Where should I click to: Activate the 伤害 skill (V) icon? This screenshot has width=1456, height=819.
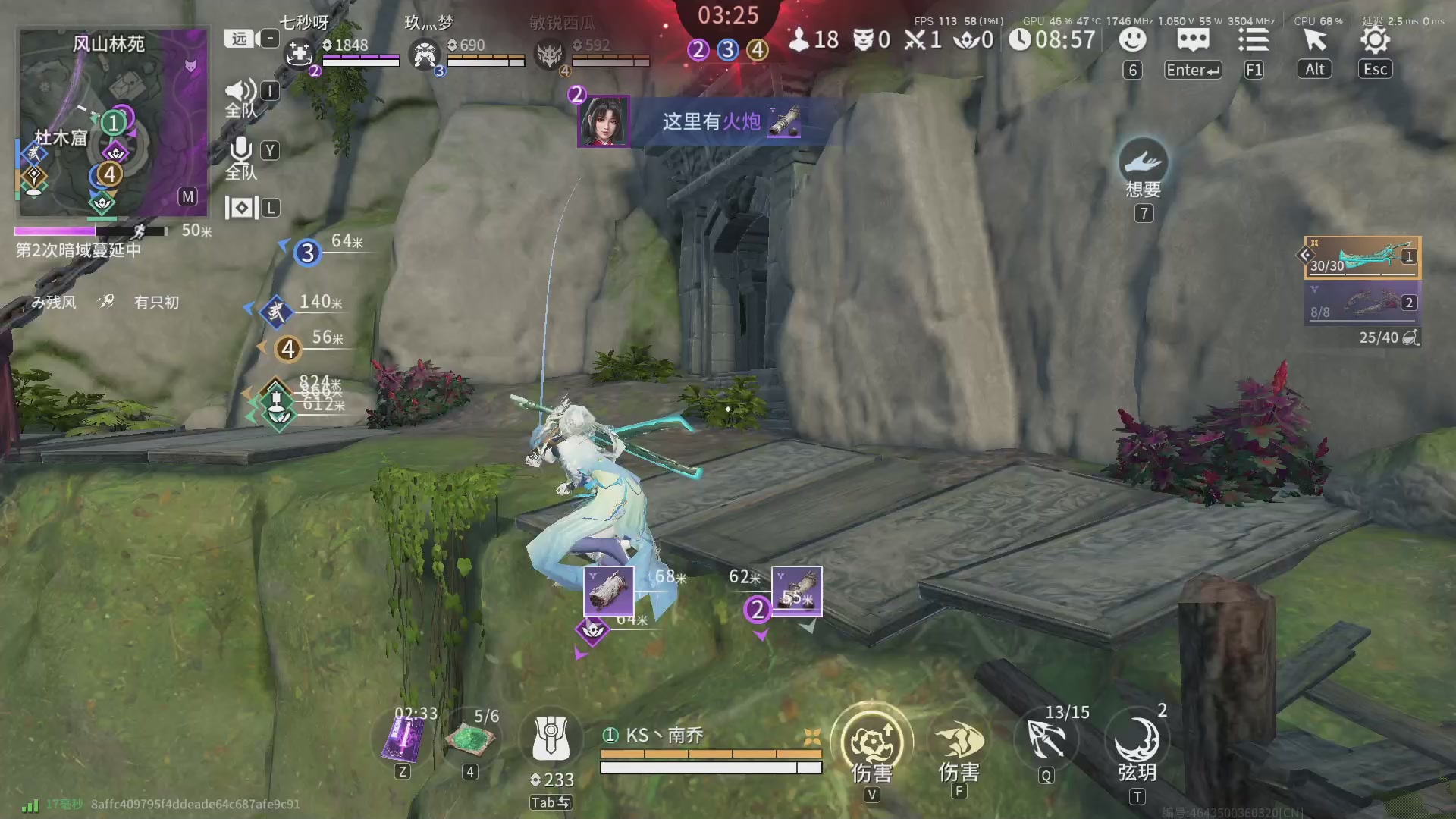(x=872, y=742)
